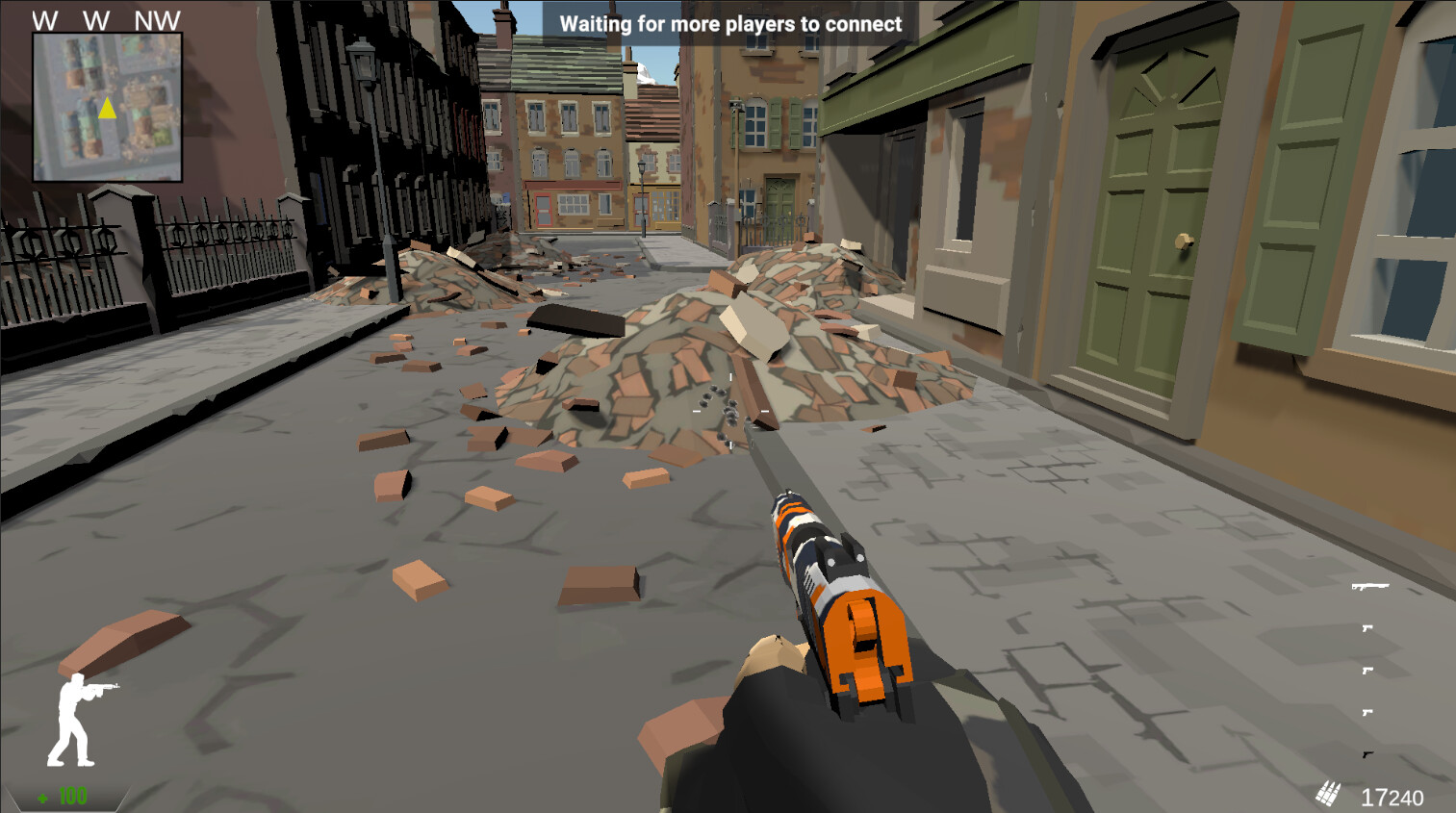The width and height of the screenshot is (1456, 813).
Task: Toggle the crosshair at screen center
Action: 728,412
